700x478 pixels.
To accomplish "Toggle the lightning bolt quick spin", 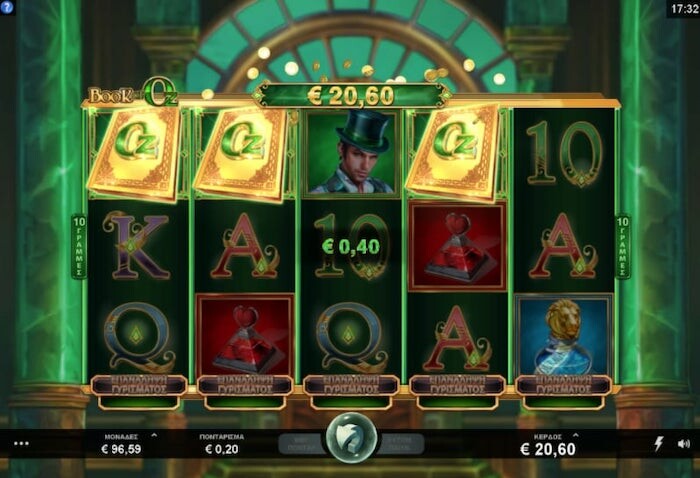I will [x=658, y=443].
